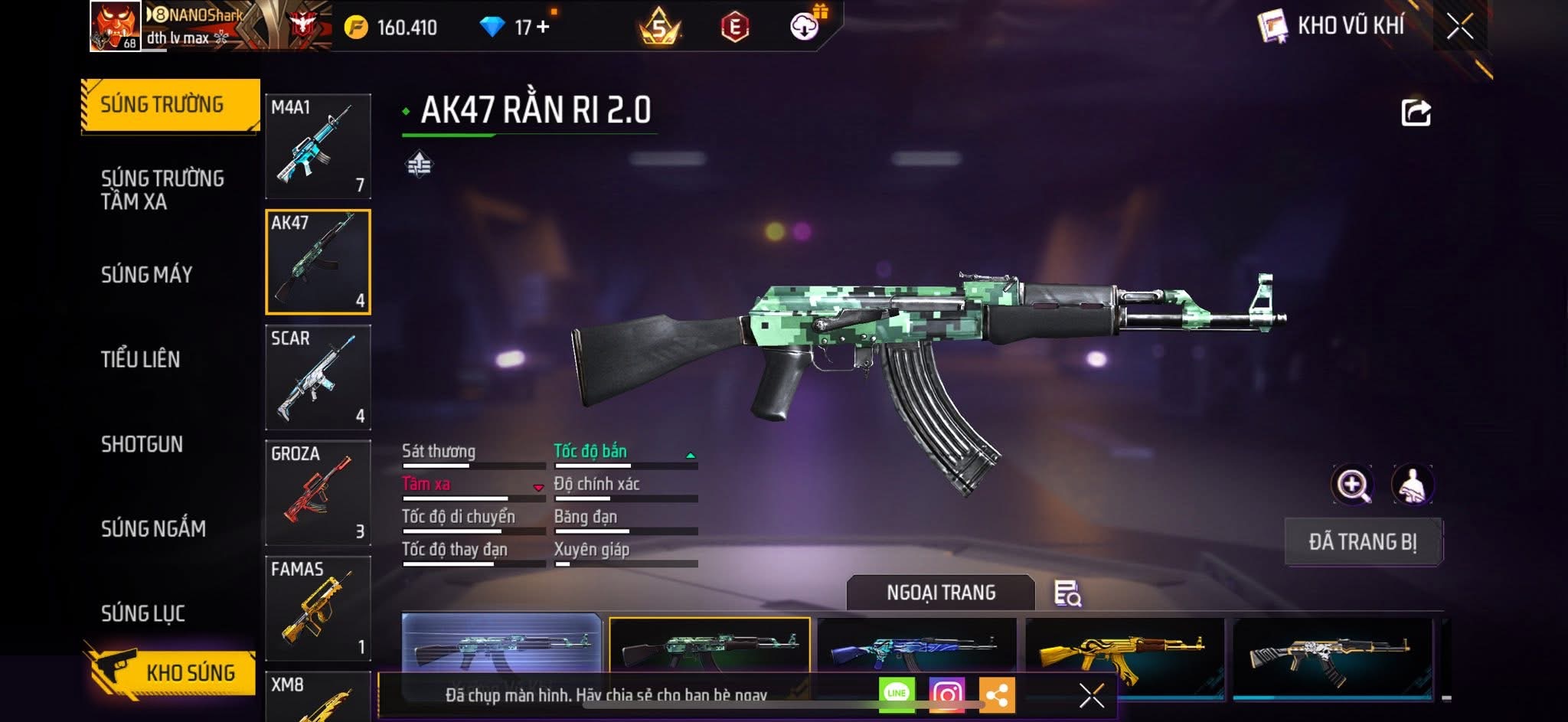Show the Shotgun weapon category
The image size is (1568, 722).
[x=142, y=444]
